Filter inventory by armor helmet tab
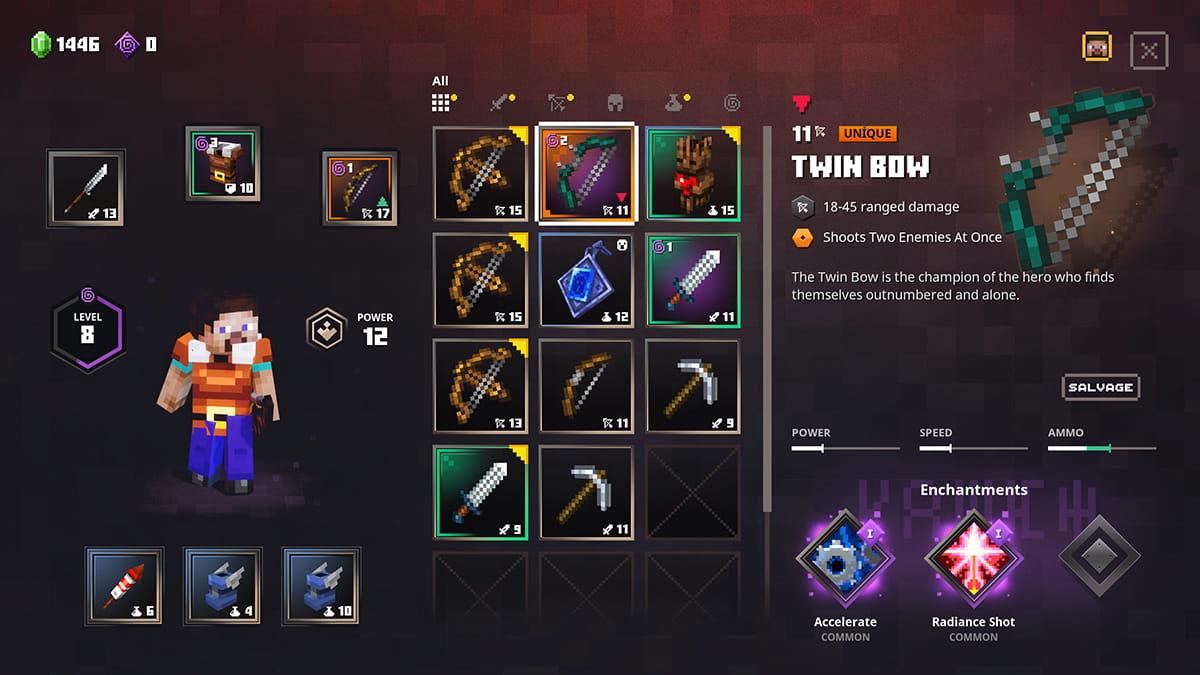Screen dimensions: 1200x675 pyautogui.click(x=616, y=102)
